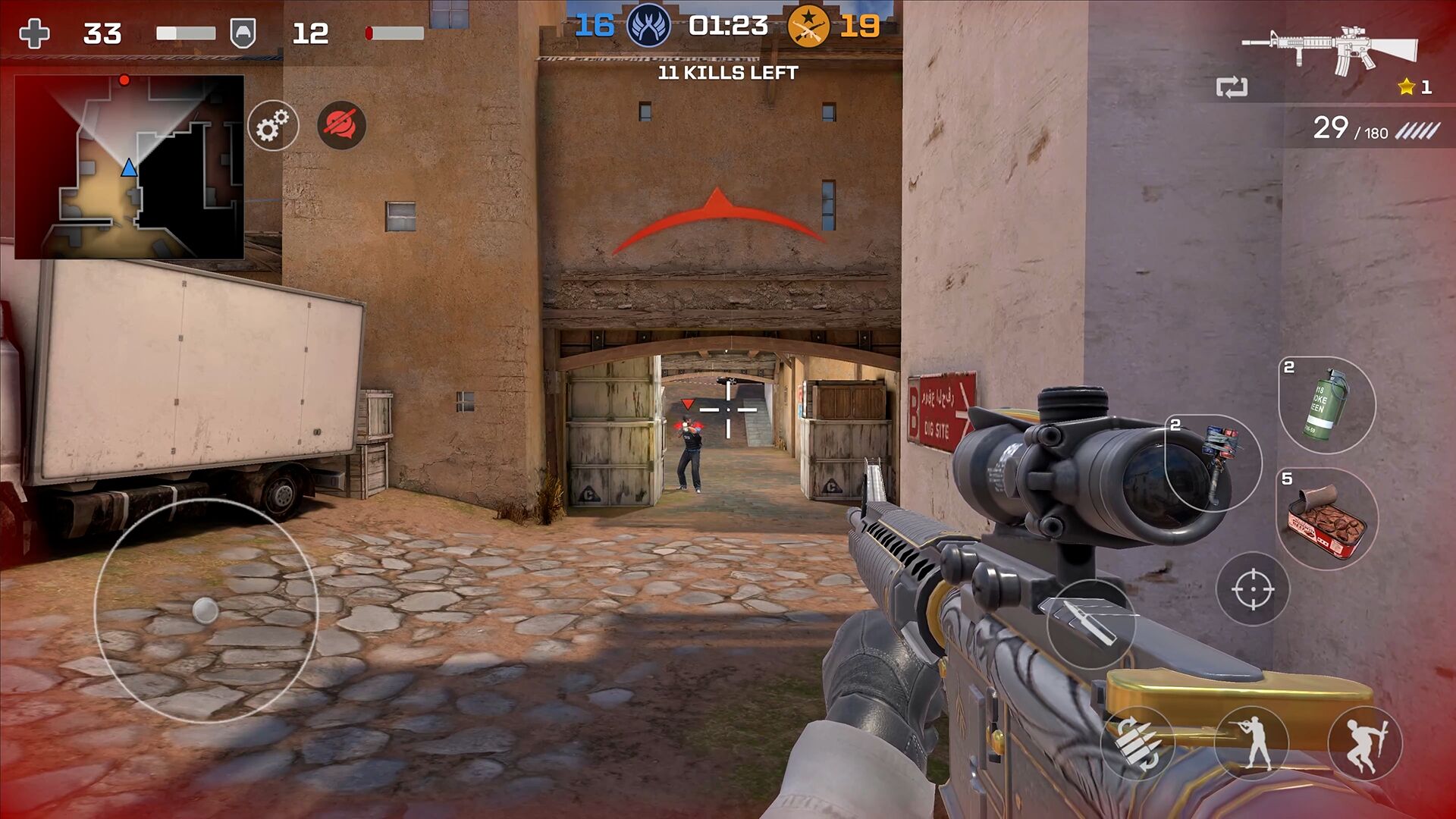Tap the red health bar
Screen dimensions: 1456x819
pos(394,32)
